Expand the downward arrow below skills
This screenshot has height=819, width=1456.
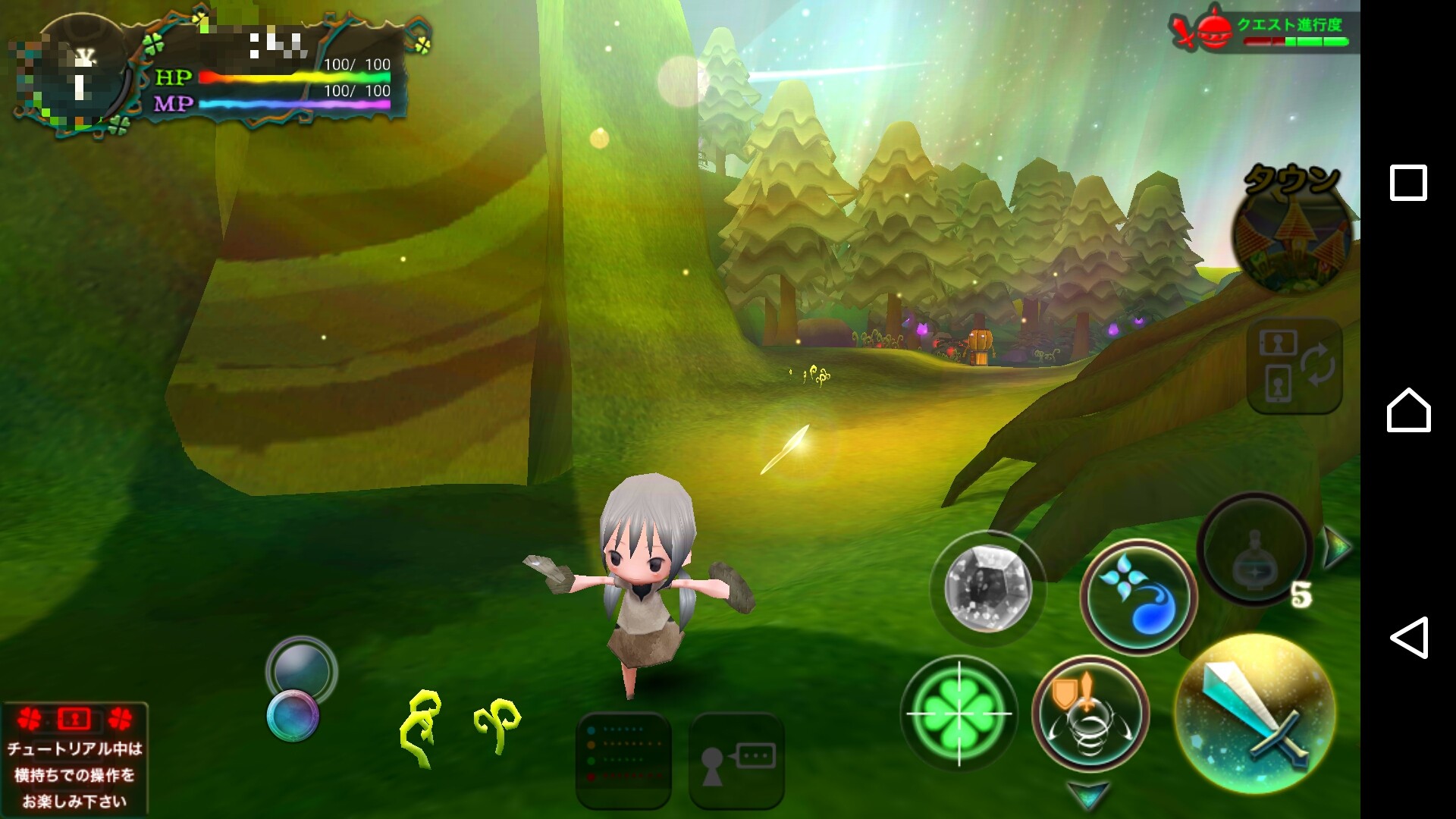1089,795
